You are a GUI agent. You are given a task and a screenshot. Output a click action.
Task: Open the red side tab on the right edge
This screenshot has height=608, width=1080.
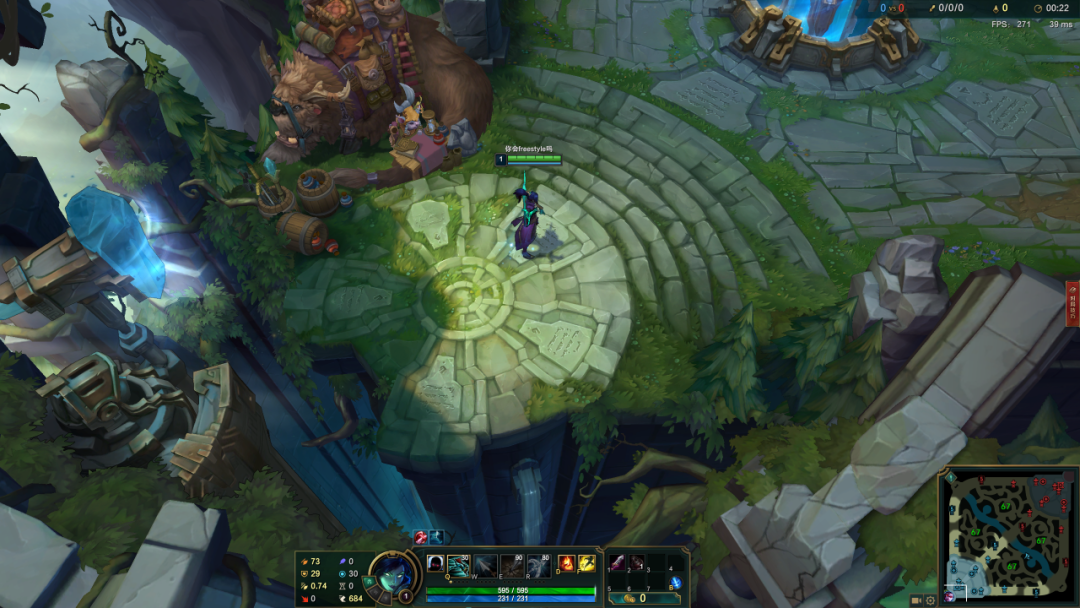coord(1073,303)
